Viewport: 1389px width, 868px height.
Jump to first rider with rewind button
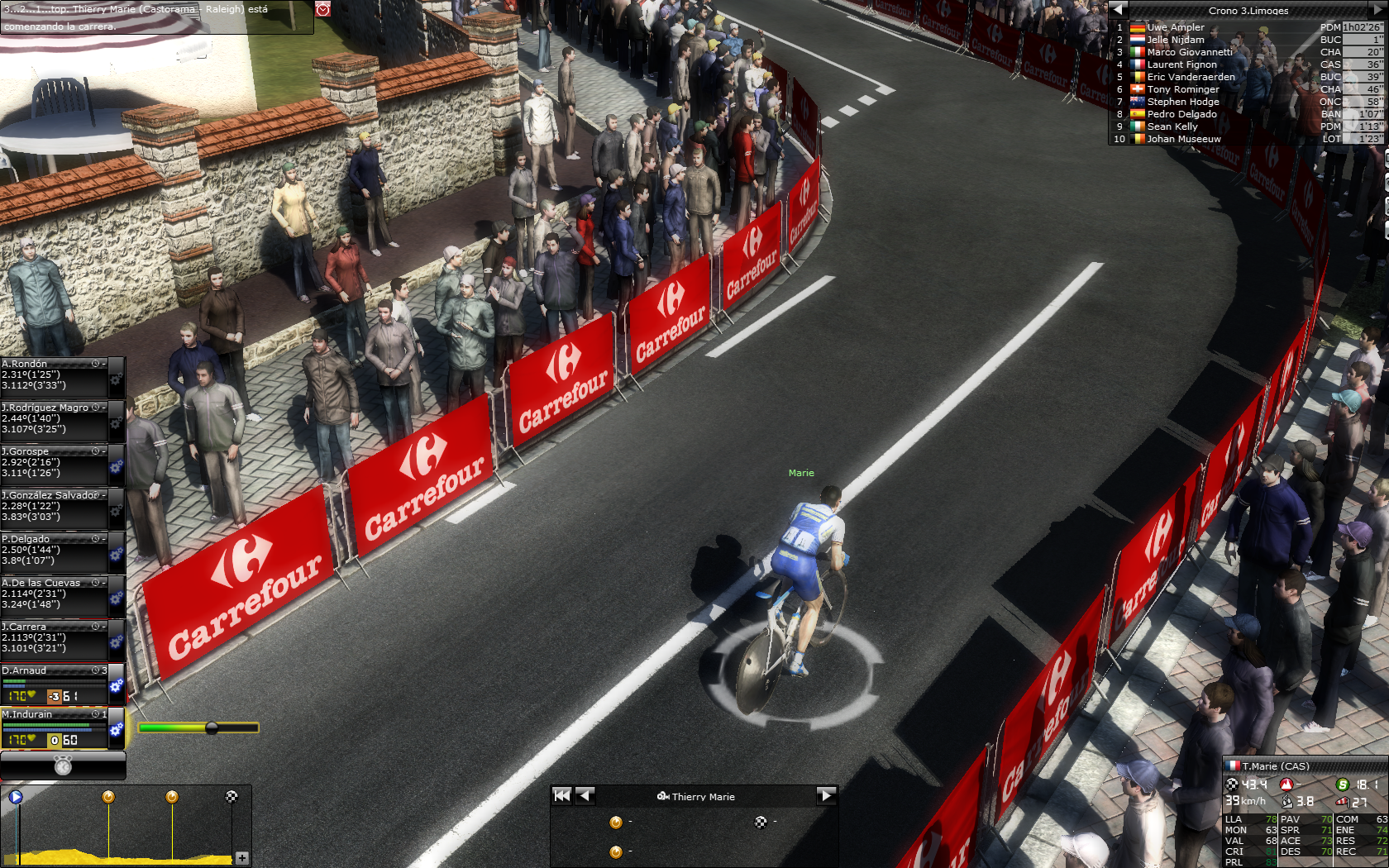[x=562, y=796]
